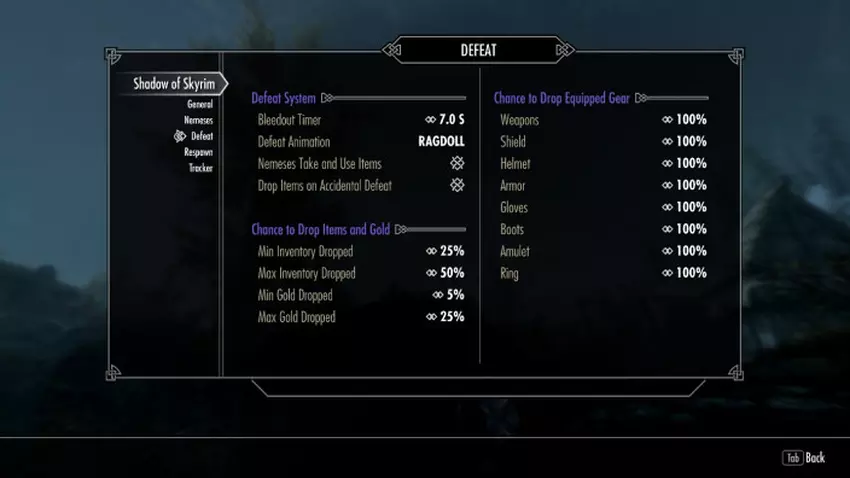Click the Back button
This screenshot has height=478, width=850.
(x=804, y=458)
